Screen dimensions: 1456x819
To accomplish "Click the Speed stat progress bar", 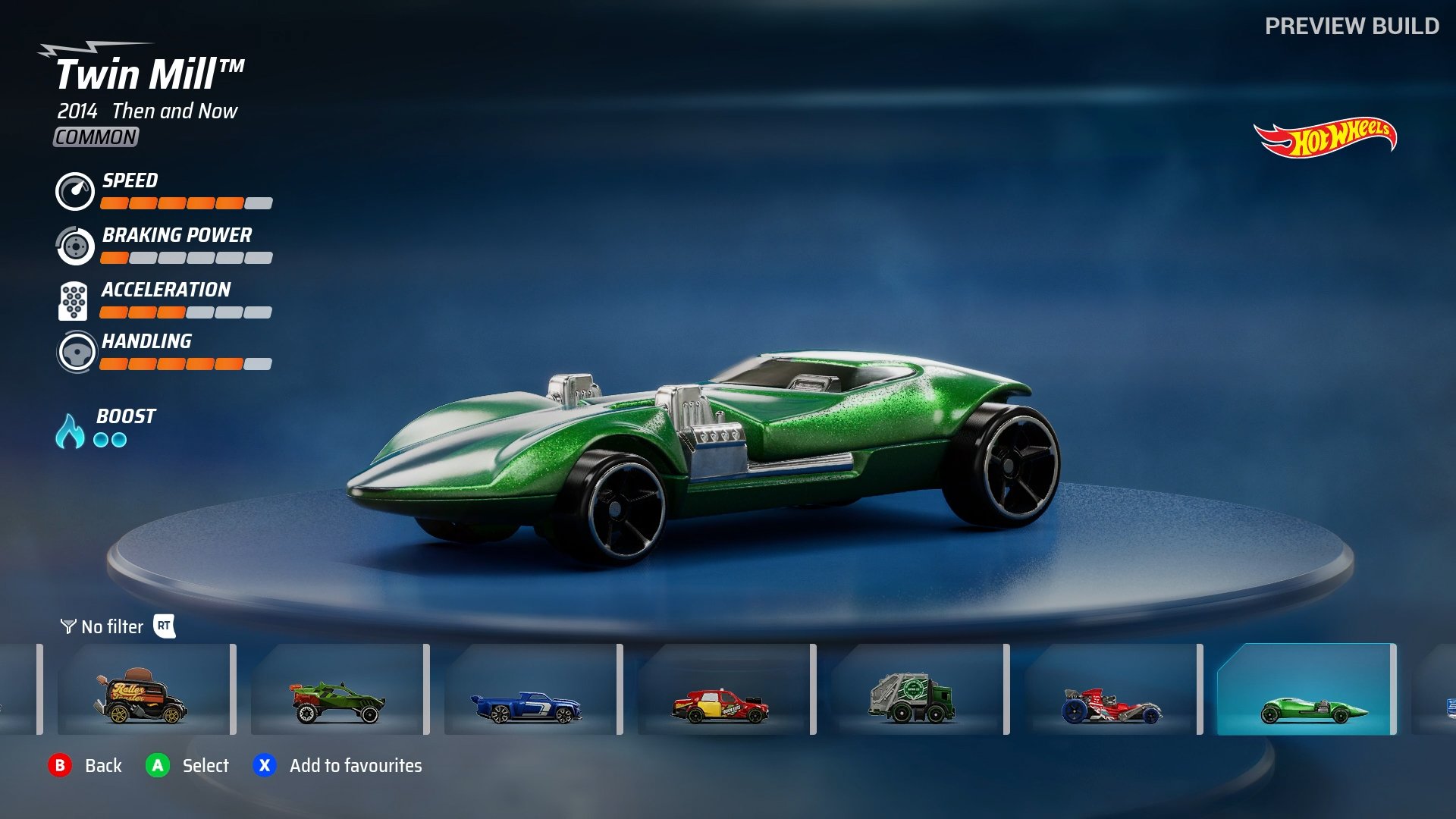I will [186, 202].
